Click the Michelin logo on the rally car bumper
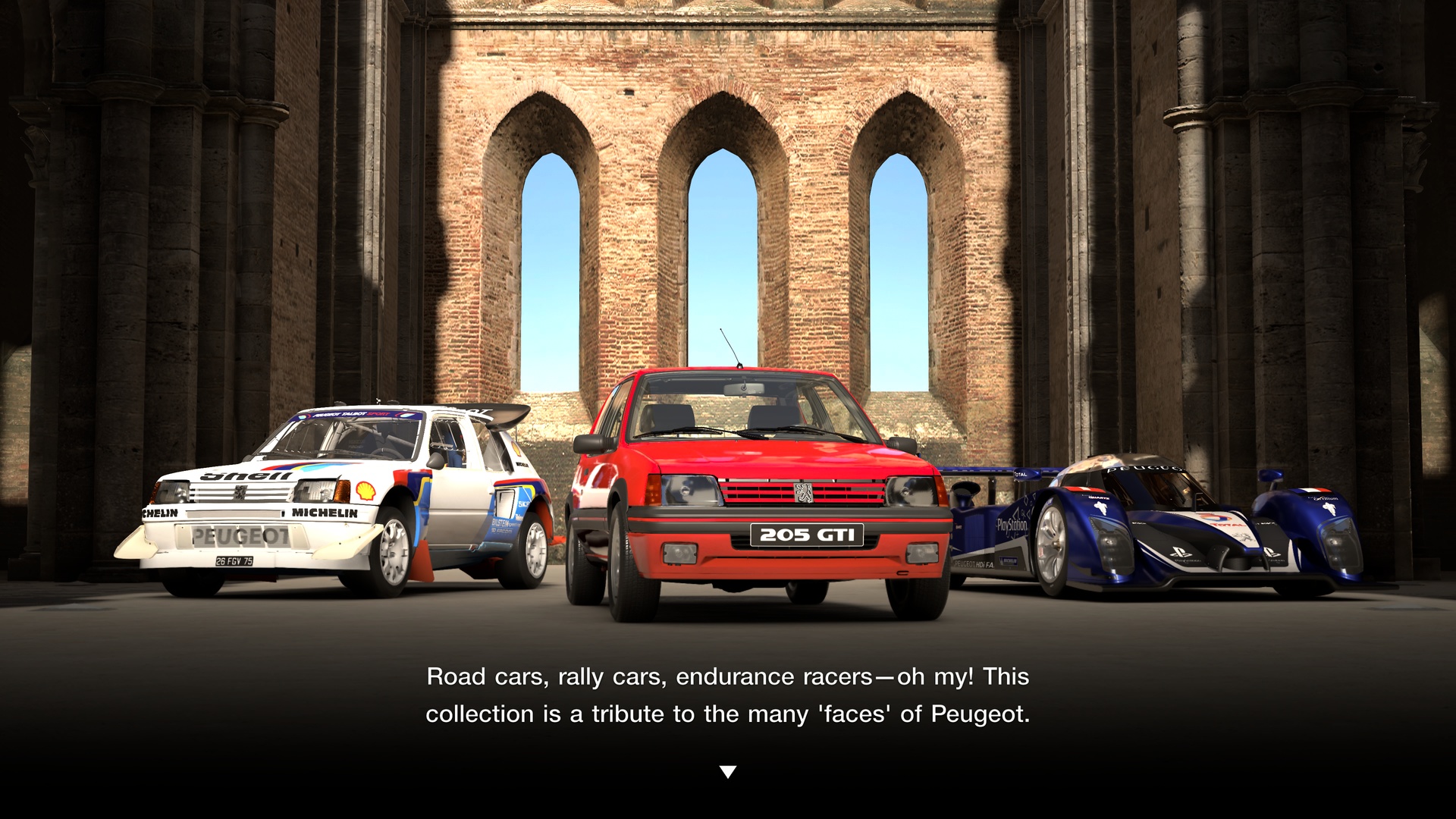Image resolution: width=1456 pixels, height=819 pixels. 325,513
